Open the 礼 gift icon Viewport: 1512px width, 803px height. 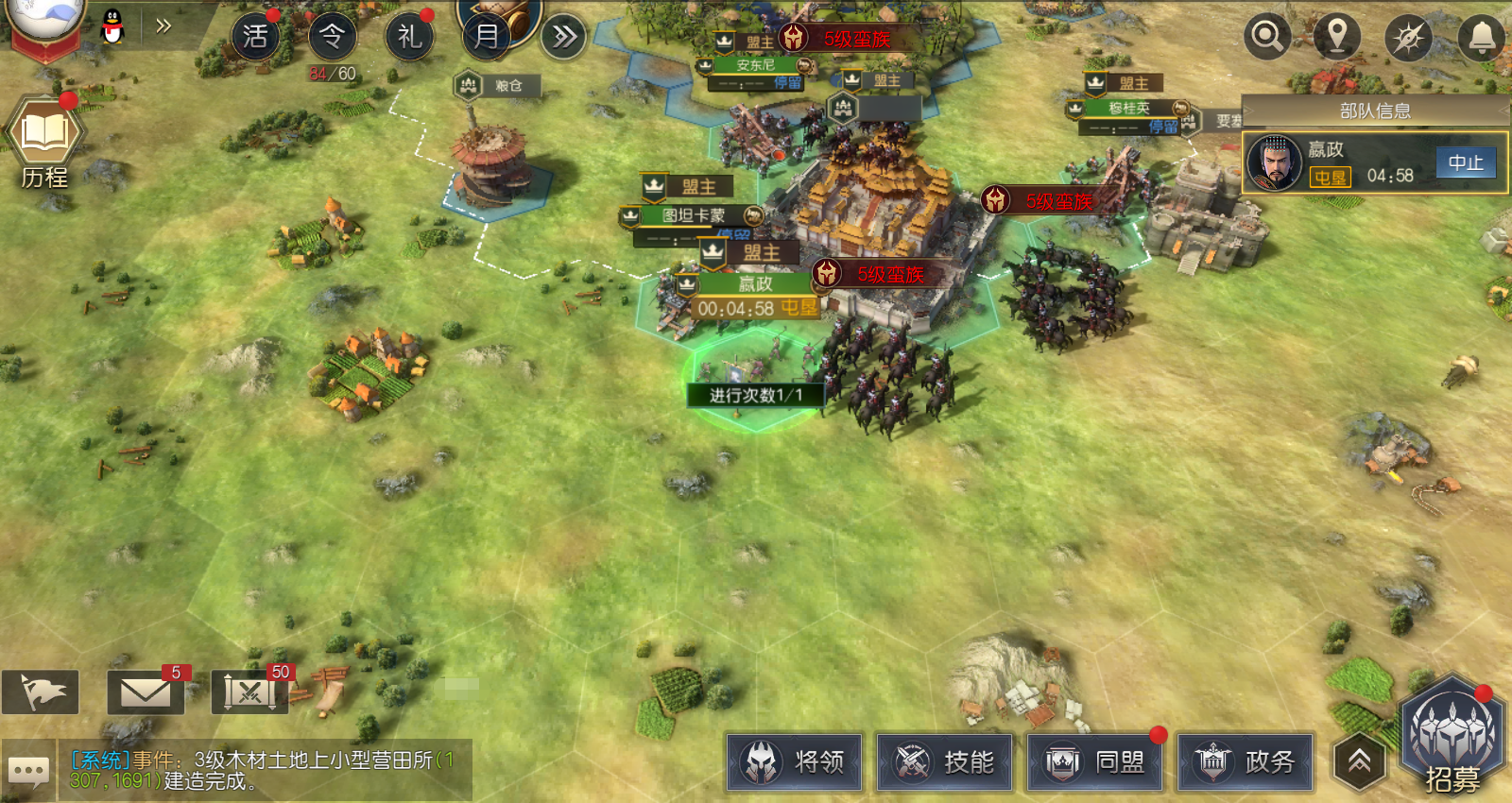[409, 37]
